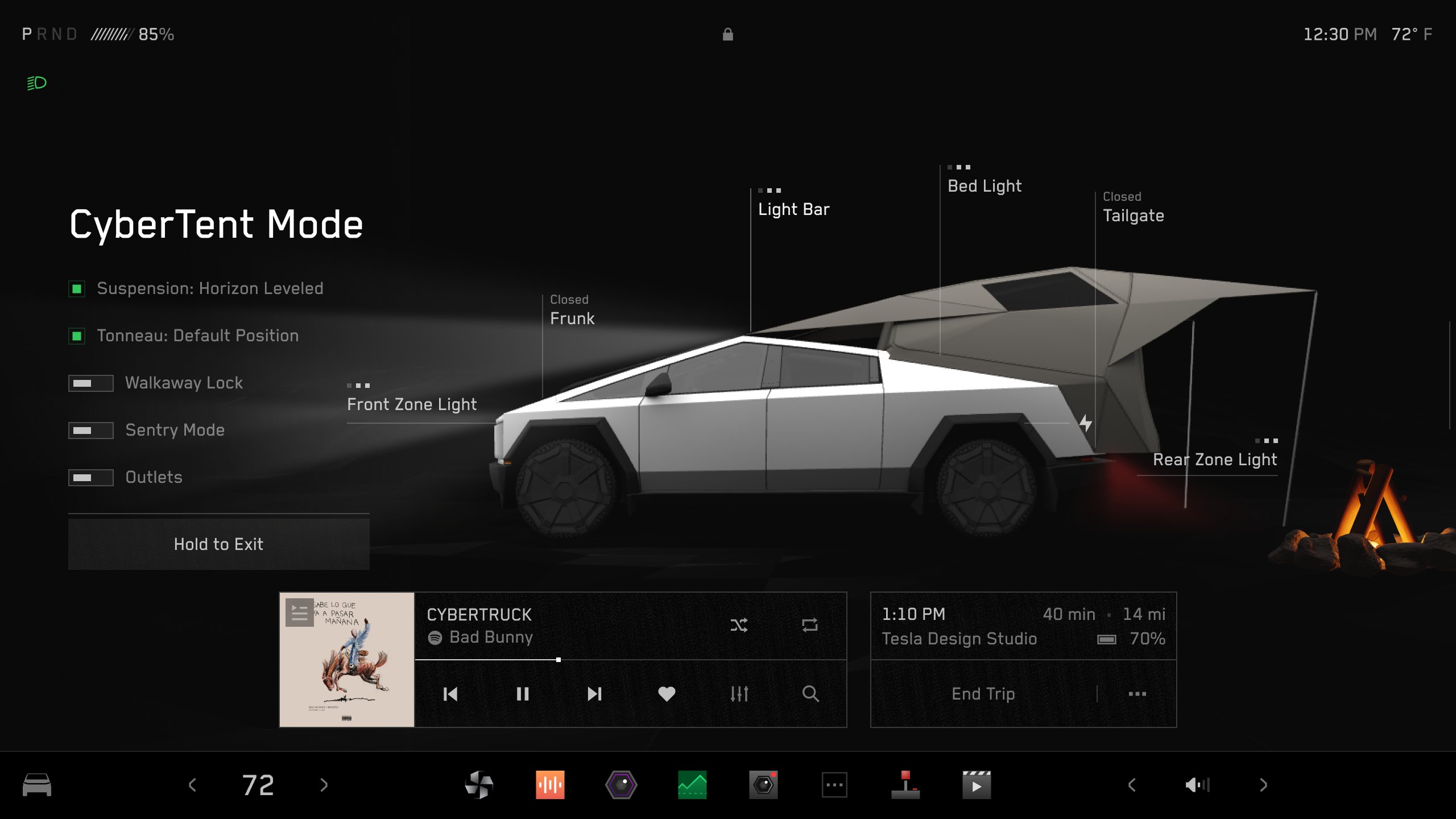Open the ellipsis app launcher in taskbar
1456x819 pixels.
click(x=834, y=784)
